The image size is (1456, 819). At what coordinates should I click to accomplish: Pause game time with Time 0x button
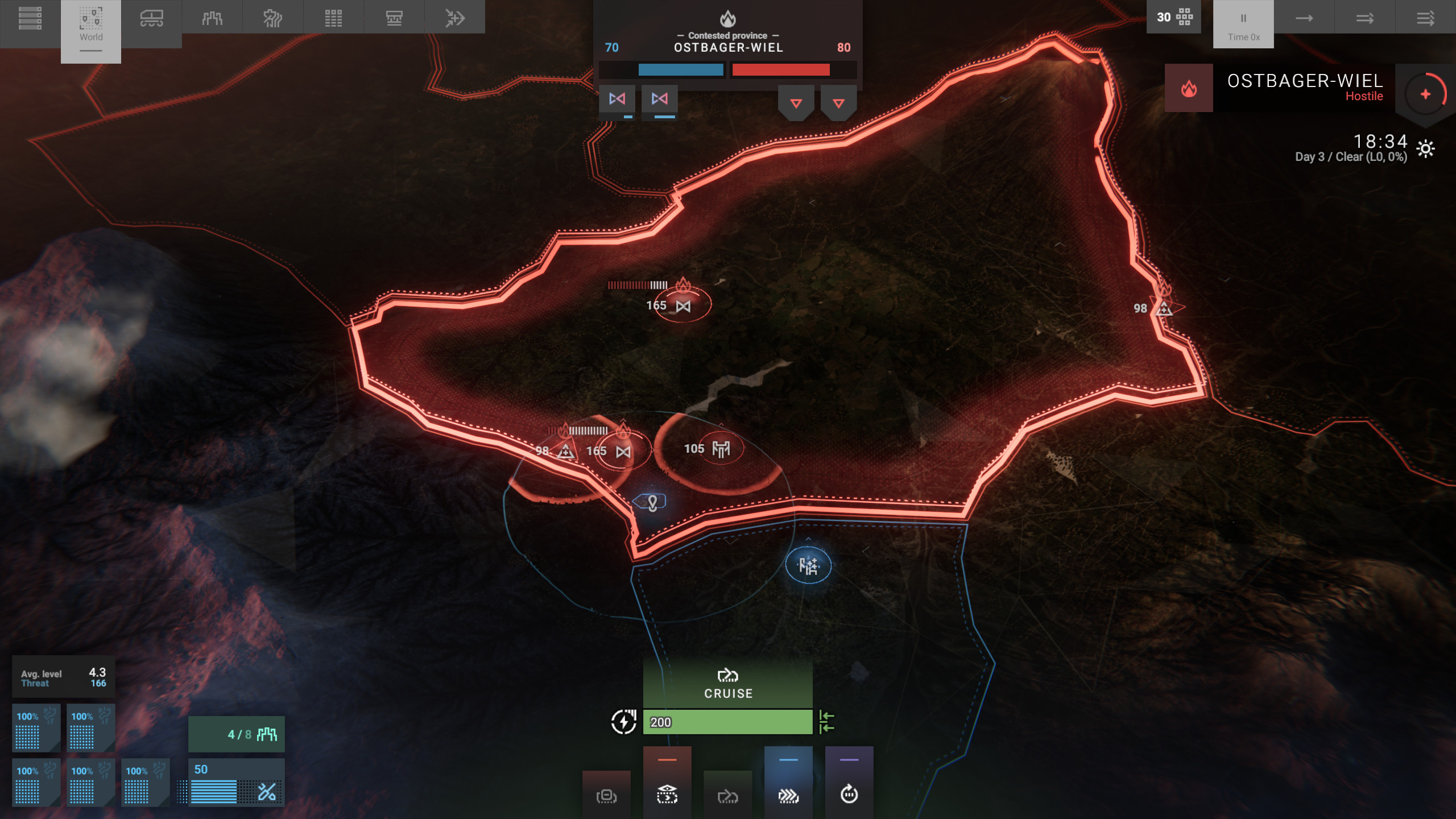click(x=1243, y=24)
